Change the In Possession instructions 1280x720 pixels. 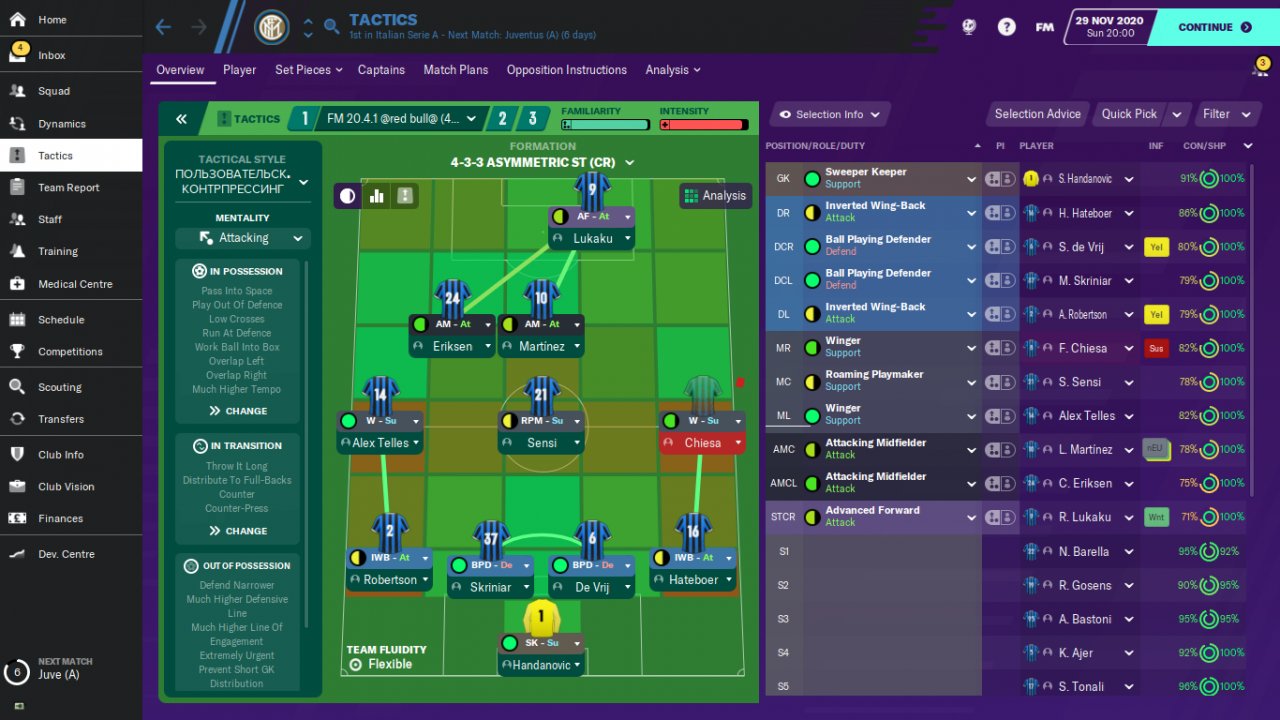[x=238, y=411]
